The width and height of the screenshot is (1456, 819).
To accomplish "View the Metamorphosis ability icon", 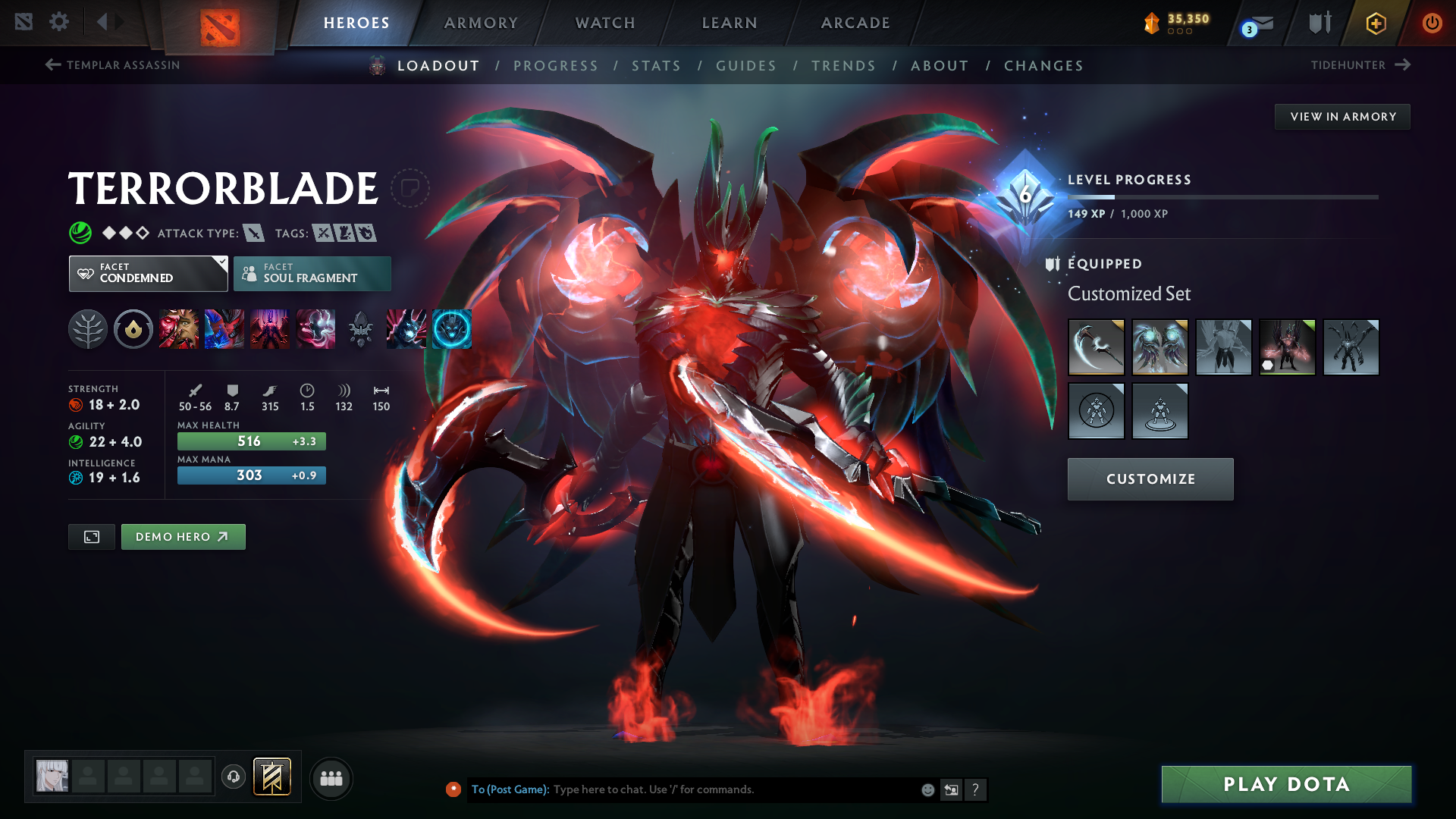I will point(270,329).
